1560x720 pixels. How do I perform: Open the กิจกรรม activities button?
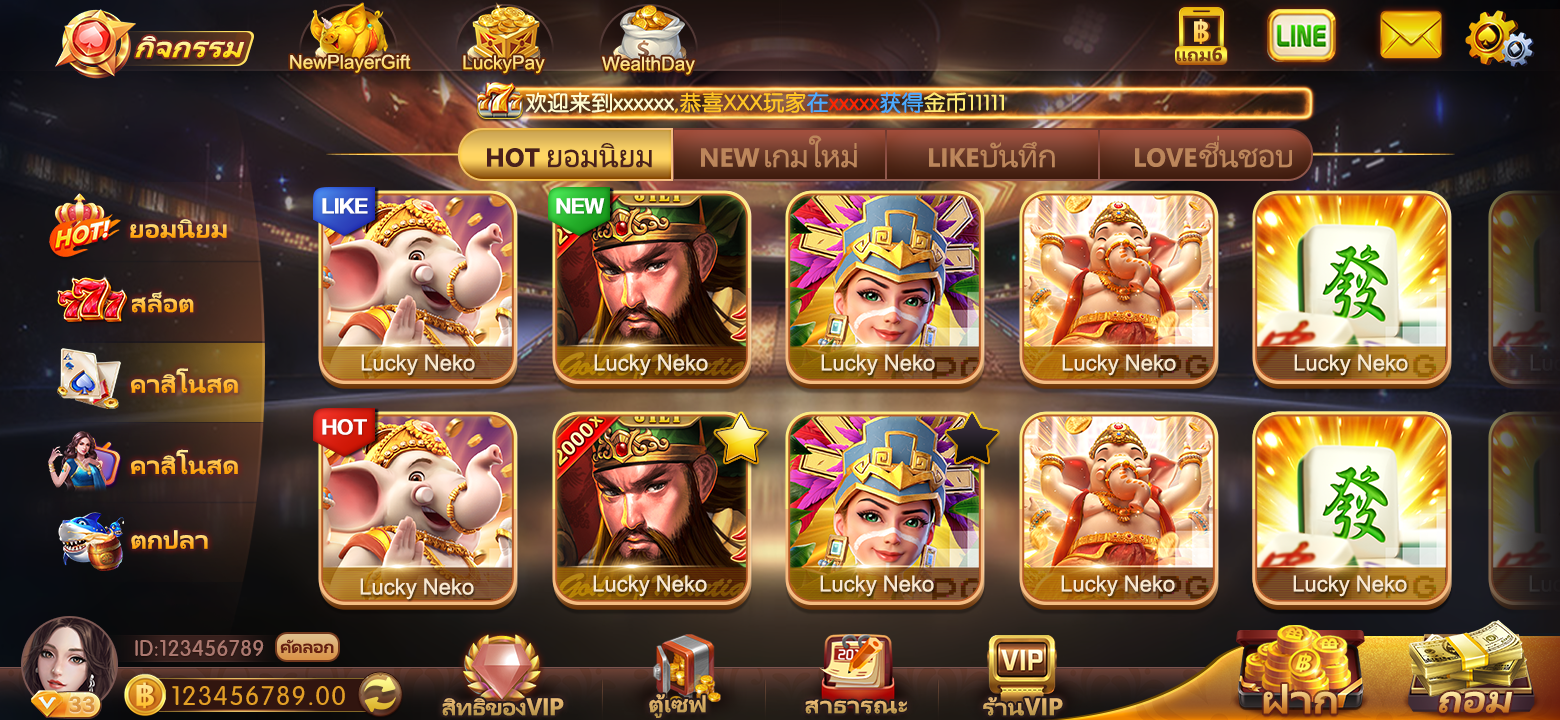155,45
